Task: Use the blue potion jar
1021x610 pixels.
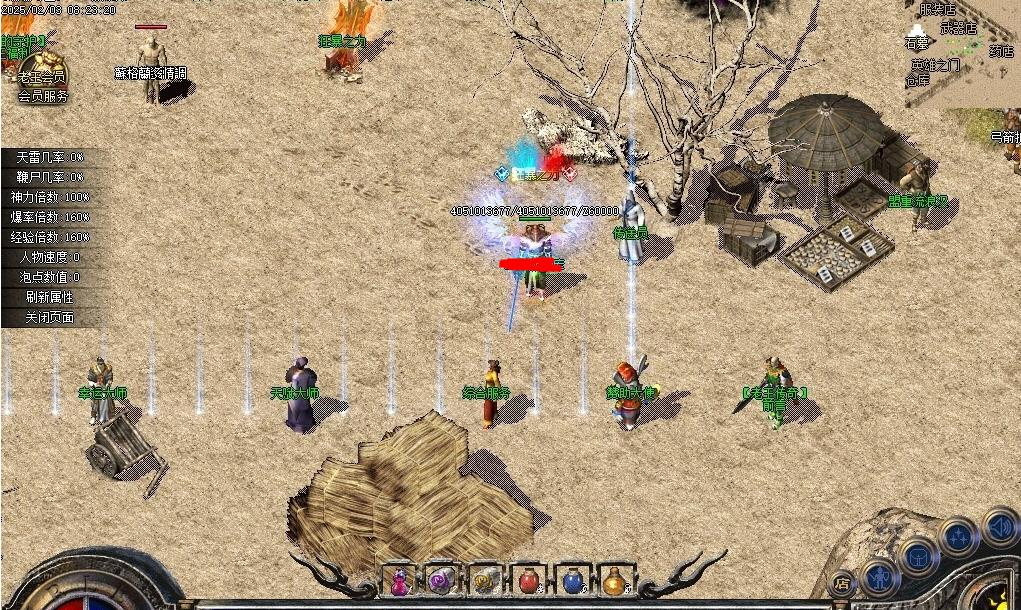Action: (572, 581)
